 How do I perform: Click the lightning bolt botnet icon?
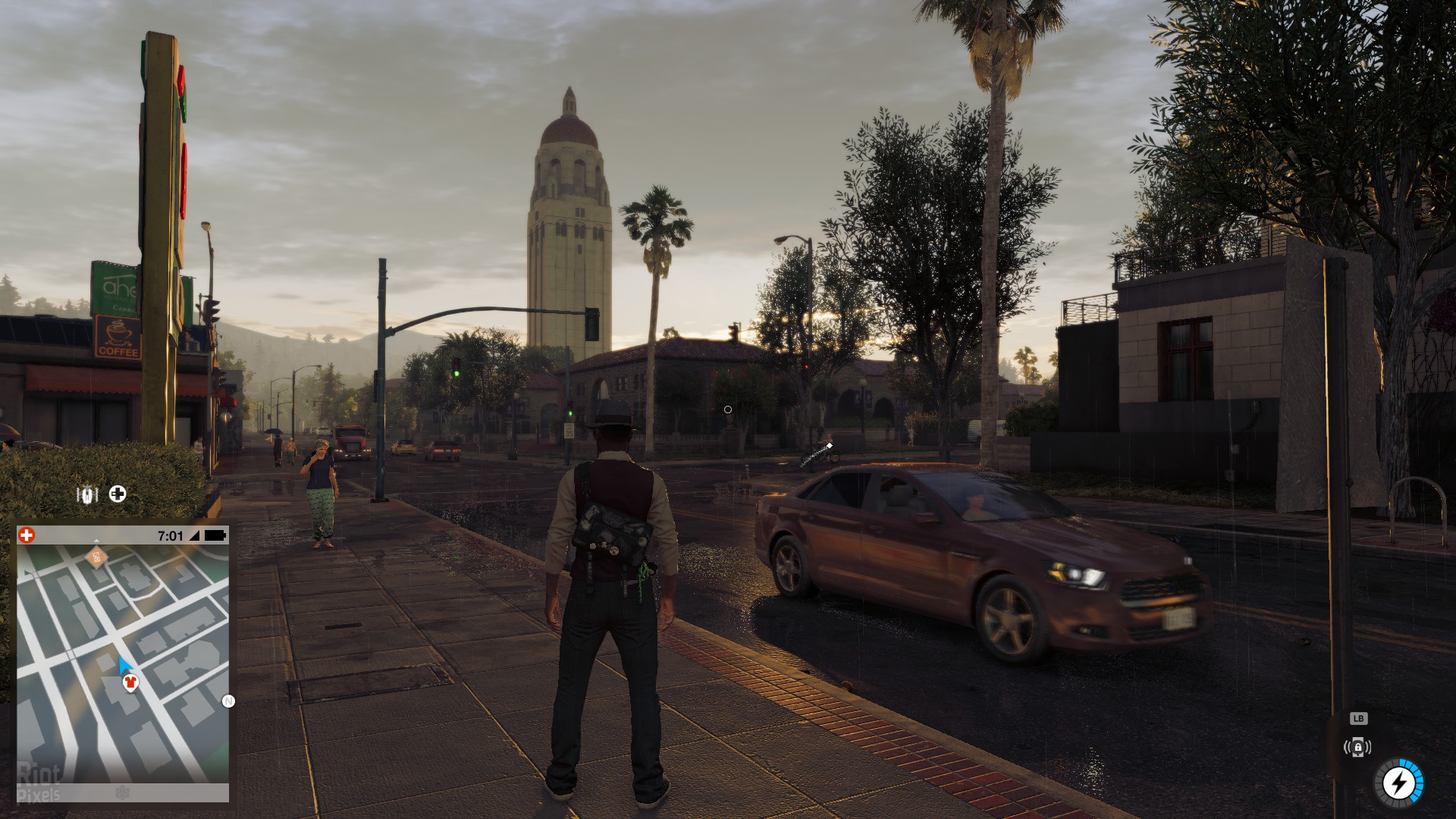(1398, 783)
